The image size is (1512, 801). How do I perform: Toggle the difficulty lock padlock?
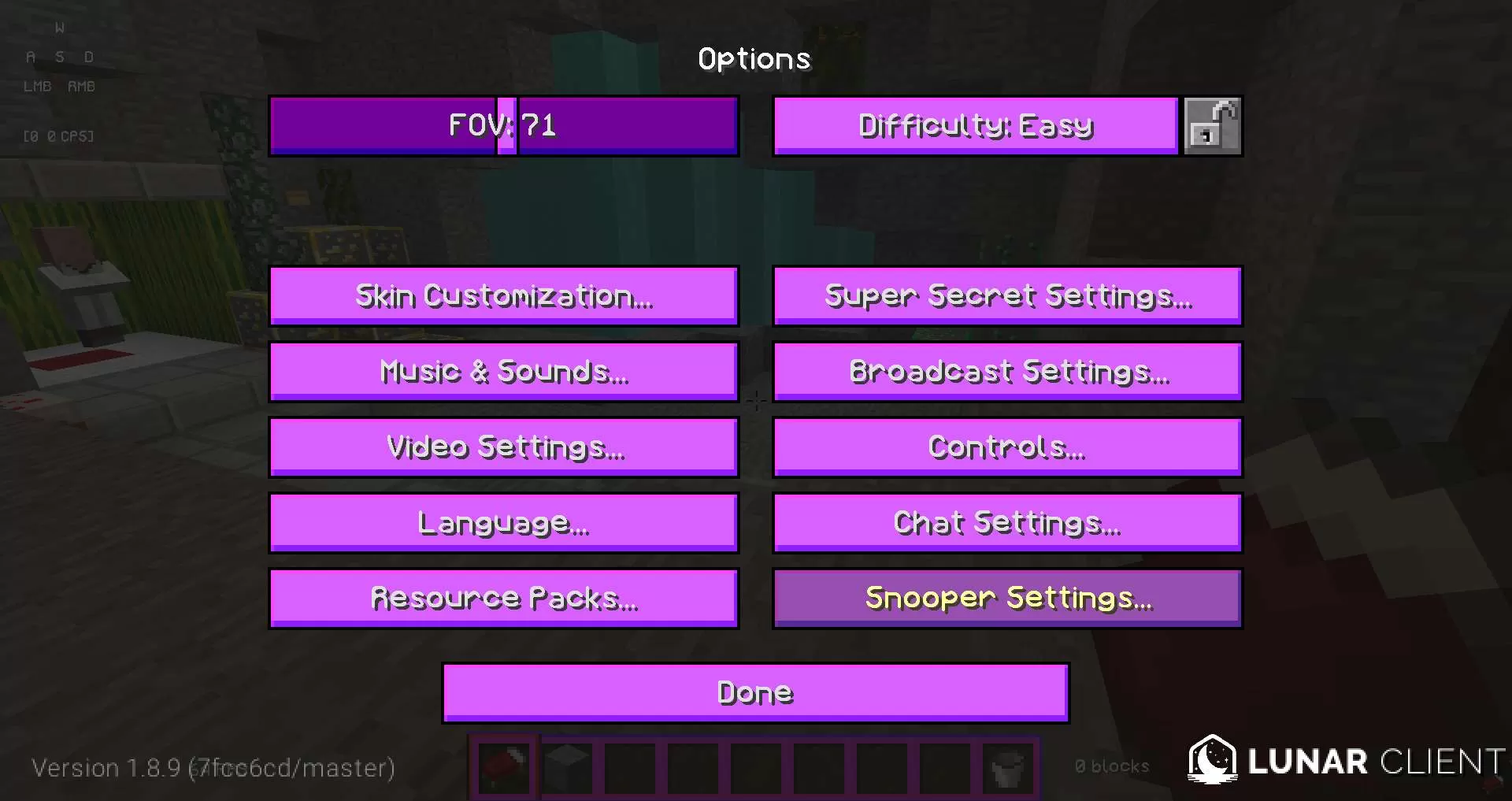pos(1212,125)
